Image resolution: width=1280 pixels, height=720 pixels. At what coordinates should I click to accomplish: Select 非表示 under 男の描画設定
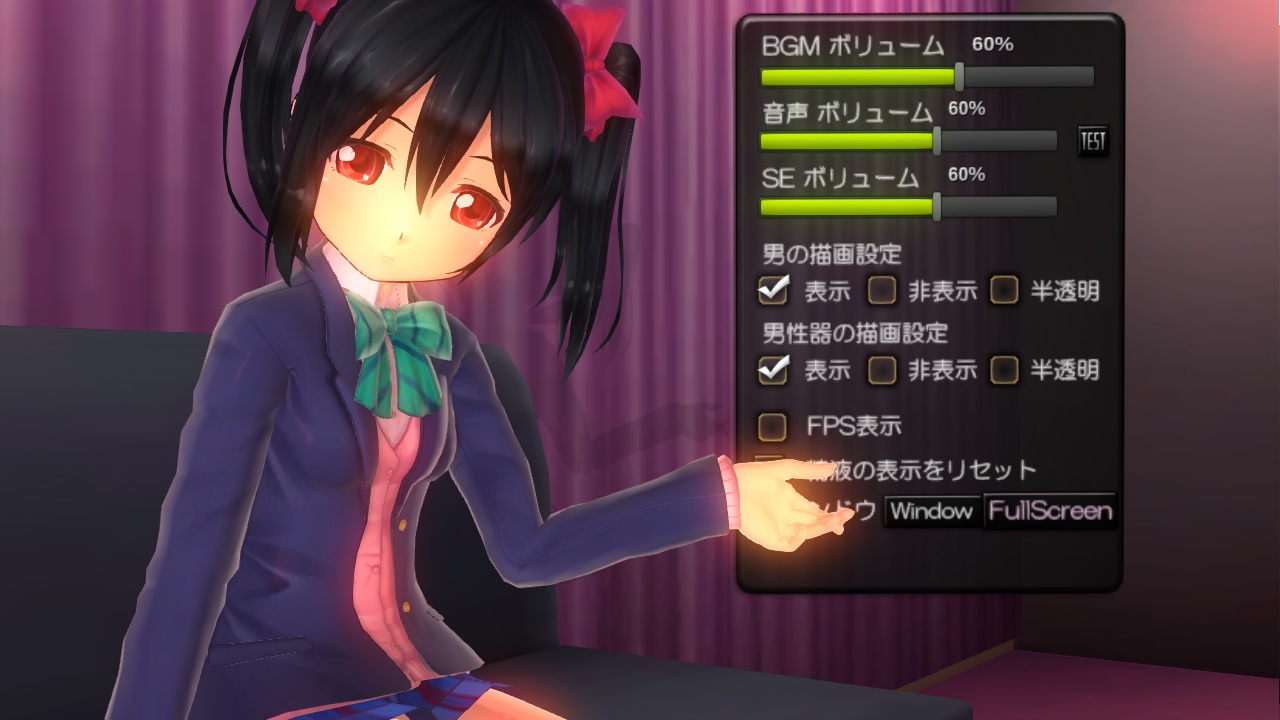882,292
